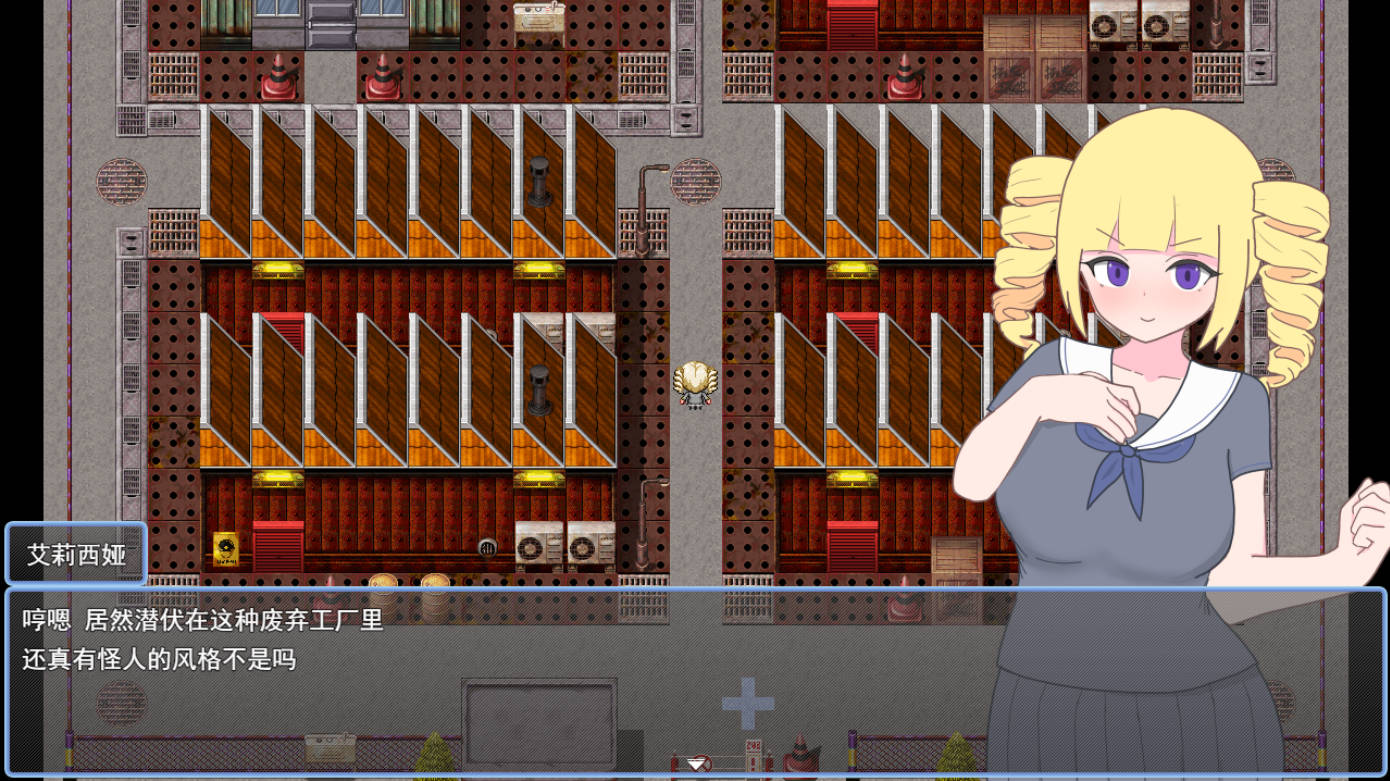The image size is (1390, 781).
Task: Select the player character sprite on the walkway
Action: click(x=697, y=385)
